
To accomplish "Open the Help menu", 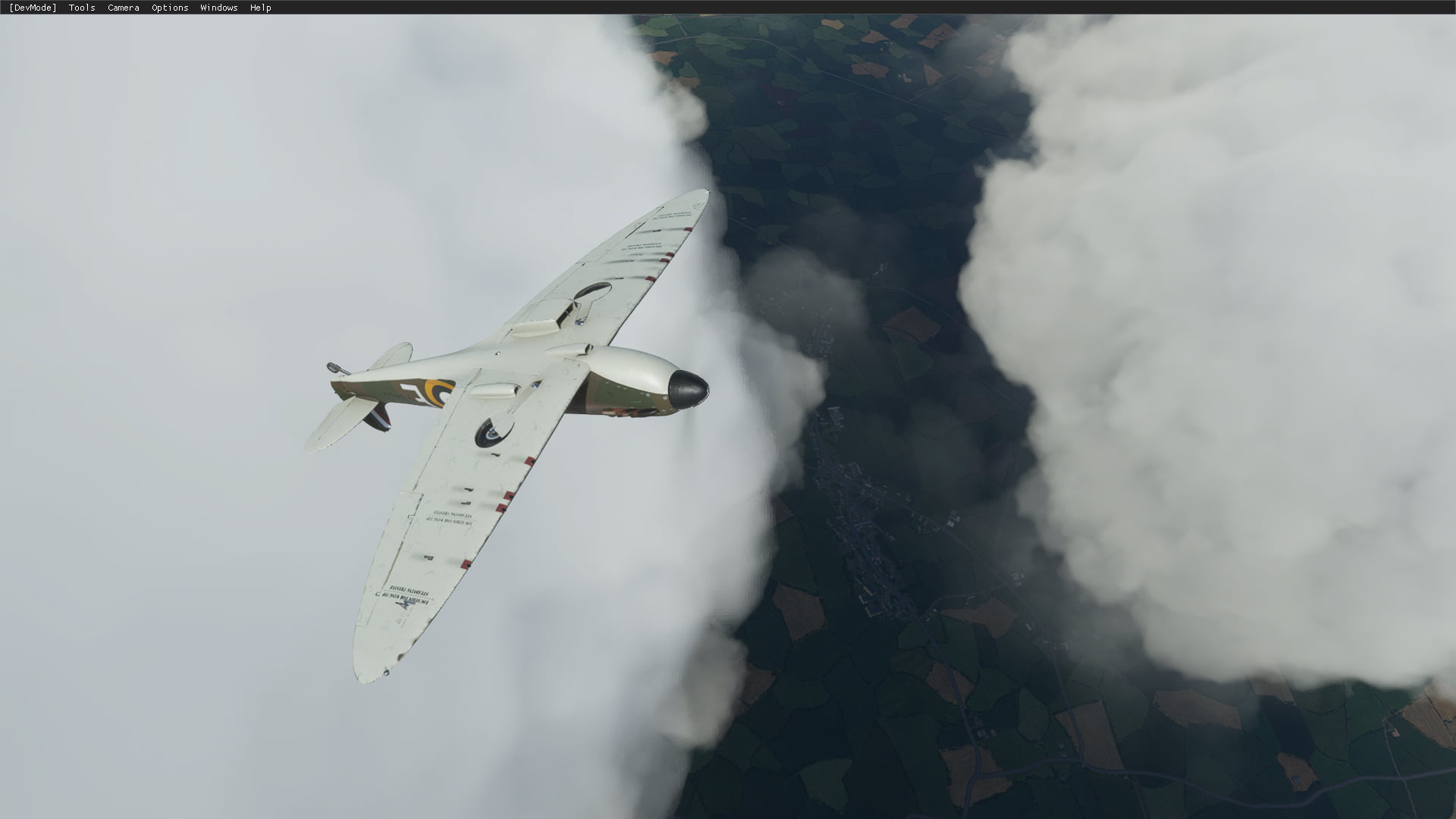I will (x=260, y=8).
